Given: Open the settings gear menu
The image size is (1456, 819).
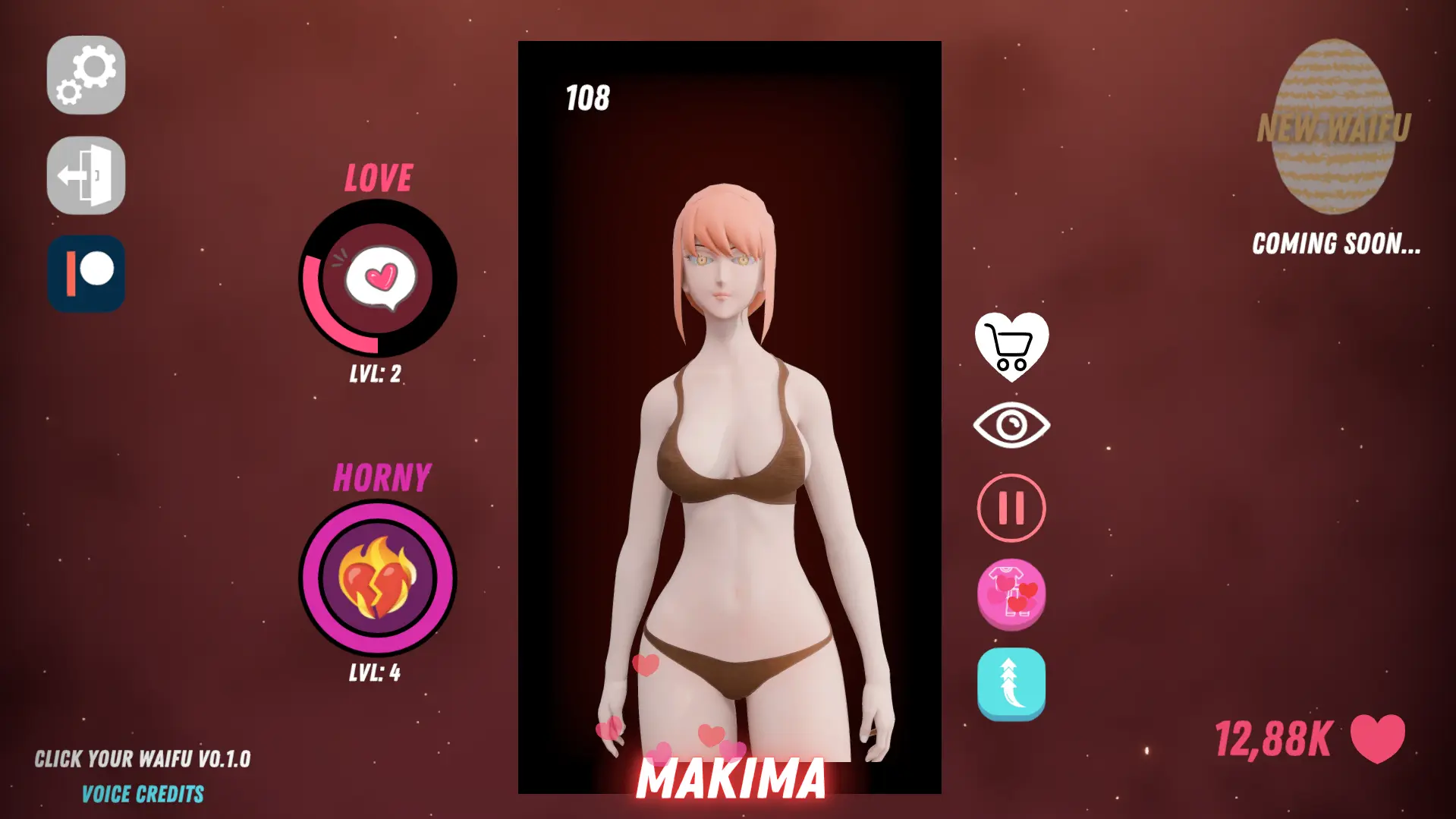Looking at the screenshot, I should tap(86, 75).
